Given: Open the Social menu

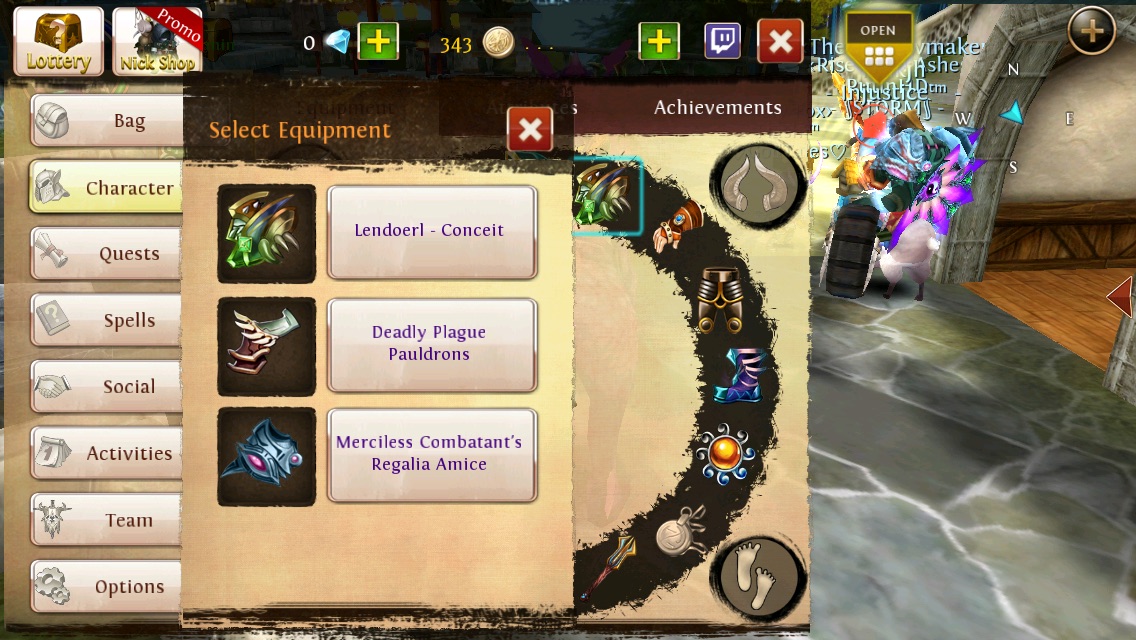Looking at the screenshot, I should pyautogui.click(x=107, y=387).
